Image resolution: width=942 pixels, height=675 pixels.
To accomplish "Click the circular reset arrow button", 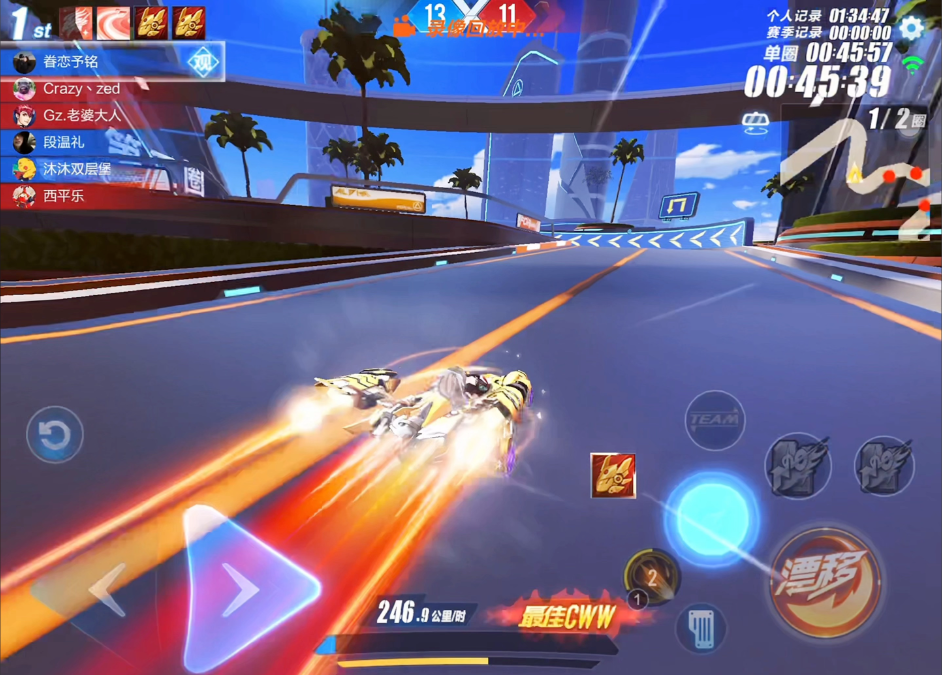I will point(54,435).
